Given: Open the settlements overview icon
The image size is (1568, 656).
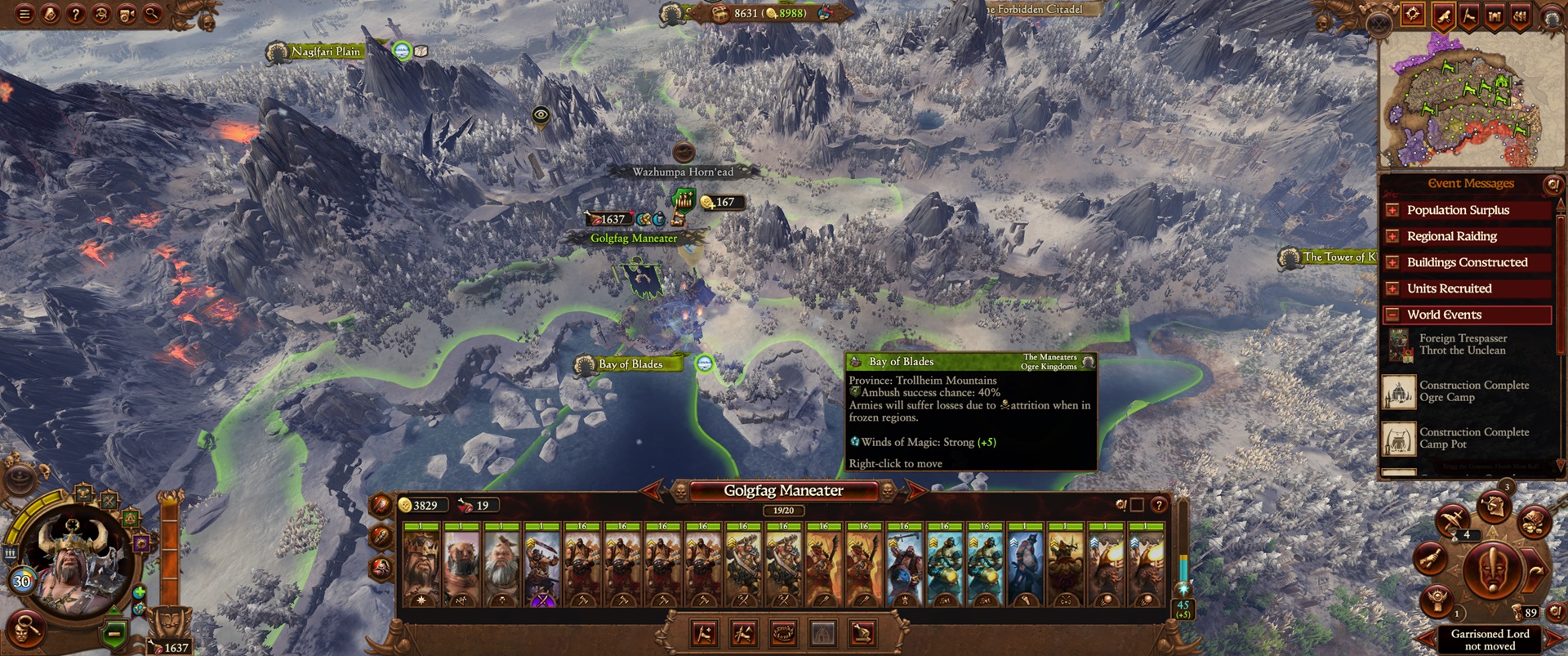Looking at the screenshot, I should pyautogui.click(x=1494, y=15).
